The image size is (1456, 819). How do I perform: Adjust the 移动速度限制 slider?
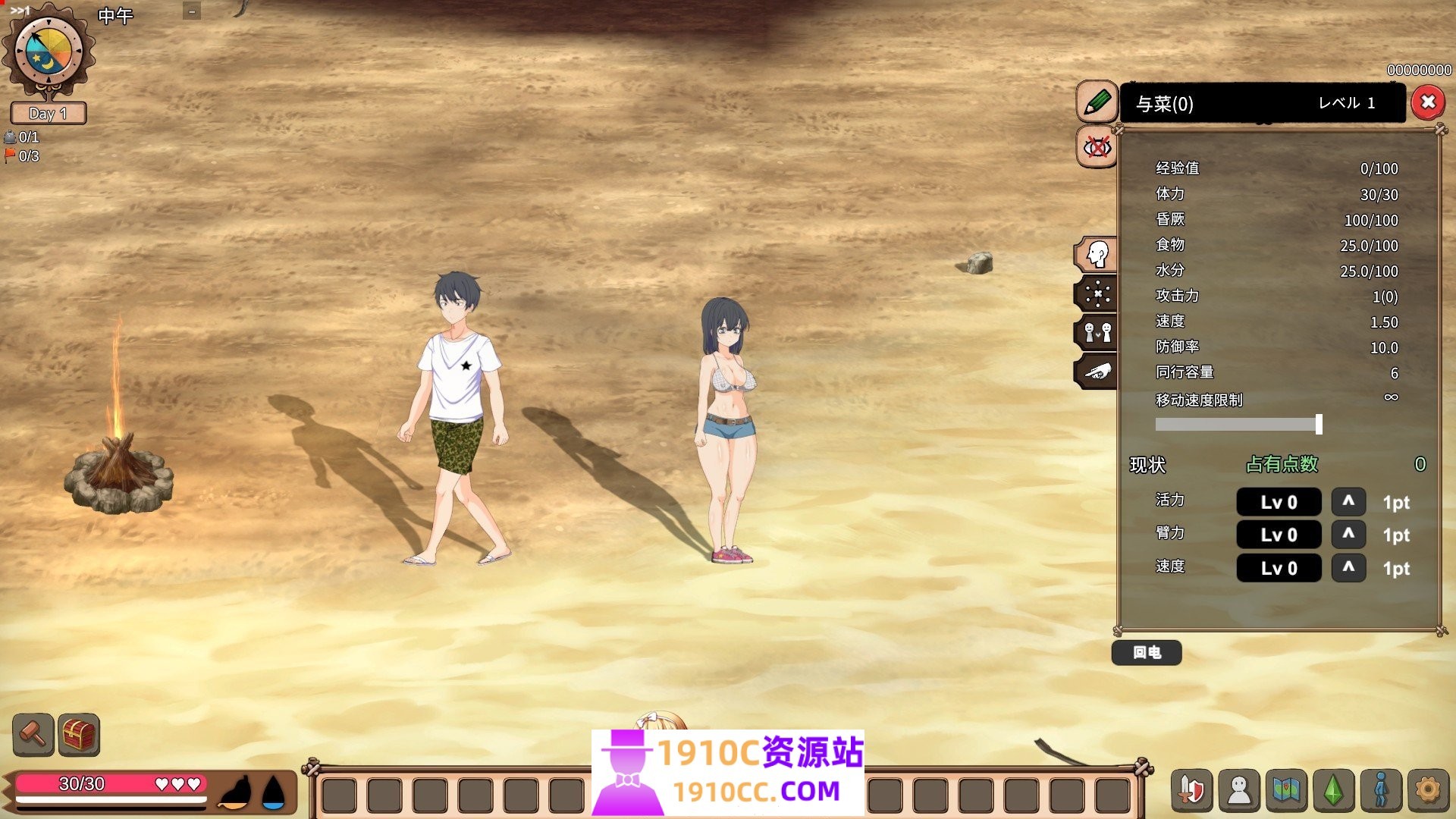coord(1319,425)
